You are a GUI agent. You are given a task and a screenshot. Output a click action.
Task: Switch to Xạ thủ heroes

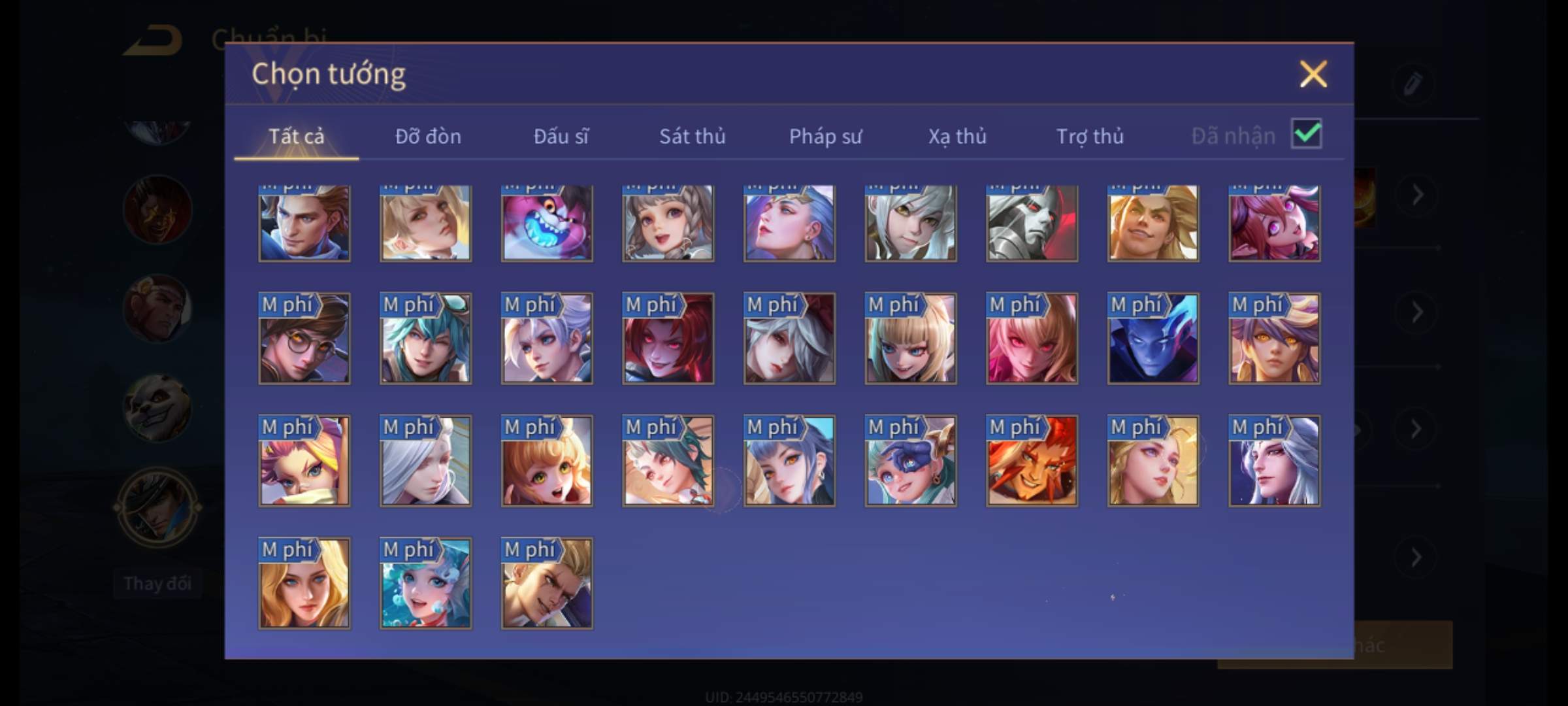click(x=957, y=136)
